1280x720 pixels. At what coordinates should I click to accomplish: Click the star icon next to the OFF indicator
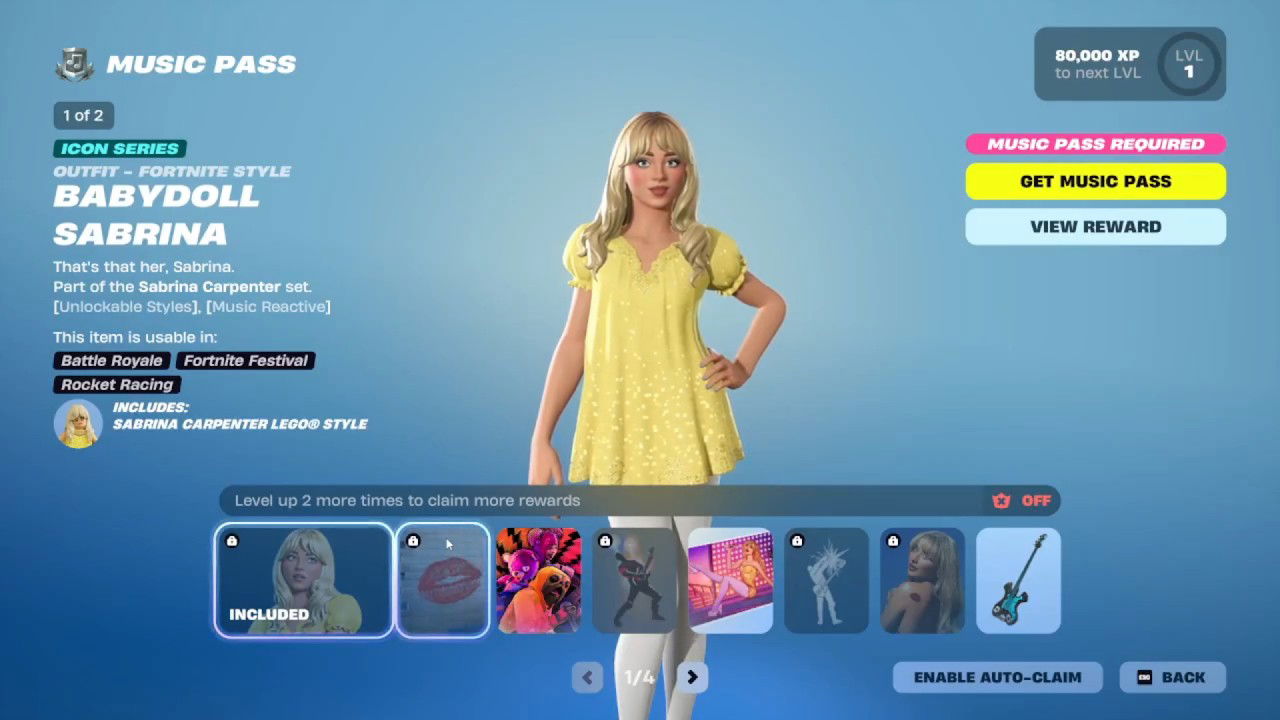click(1000, 500)
